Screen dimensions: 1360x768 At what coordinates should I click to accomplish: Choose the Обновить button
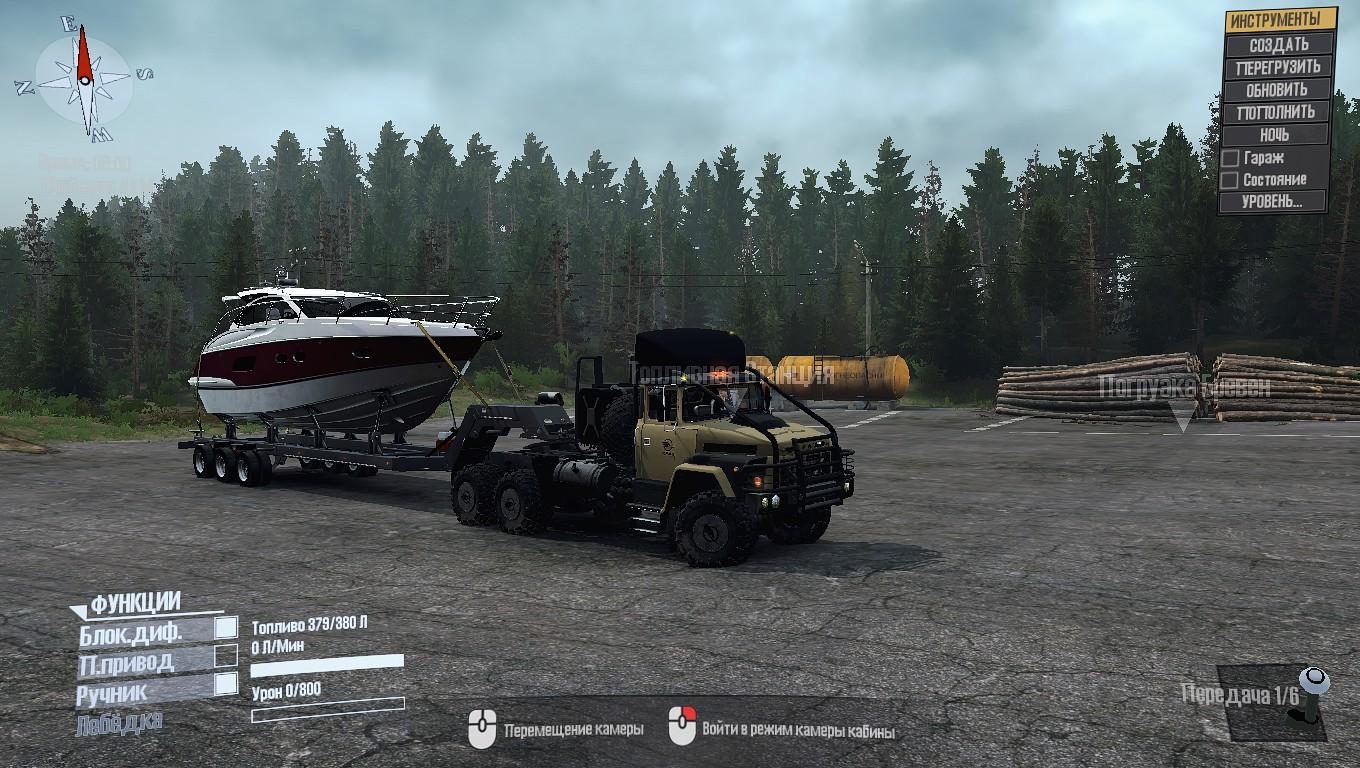(x=1277, y=89)
